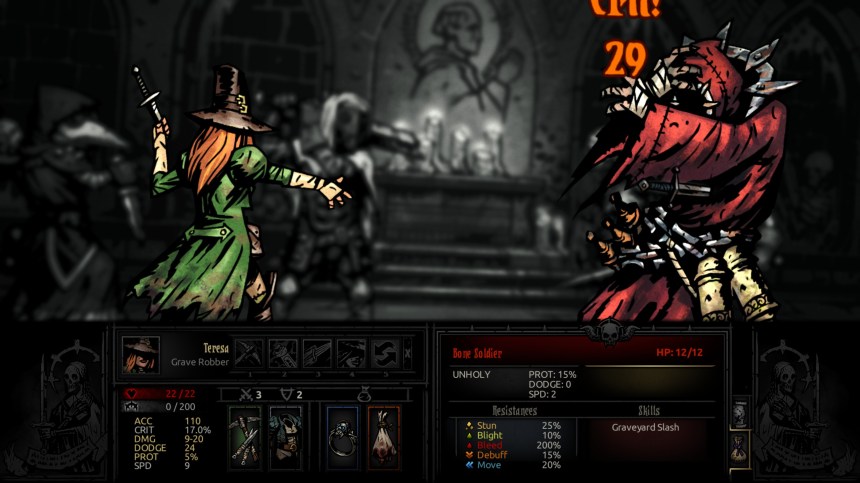Switch to the map tab

[x=740, y=413]
